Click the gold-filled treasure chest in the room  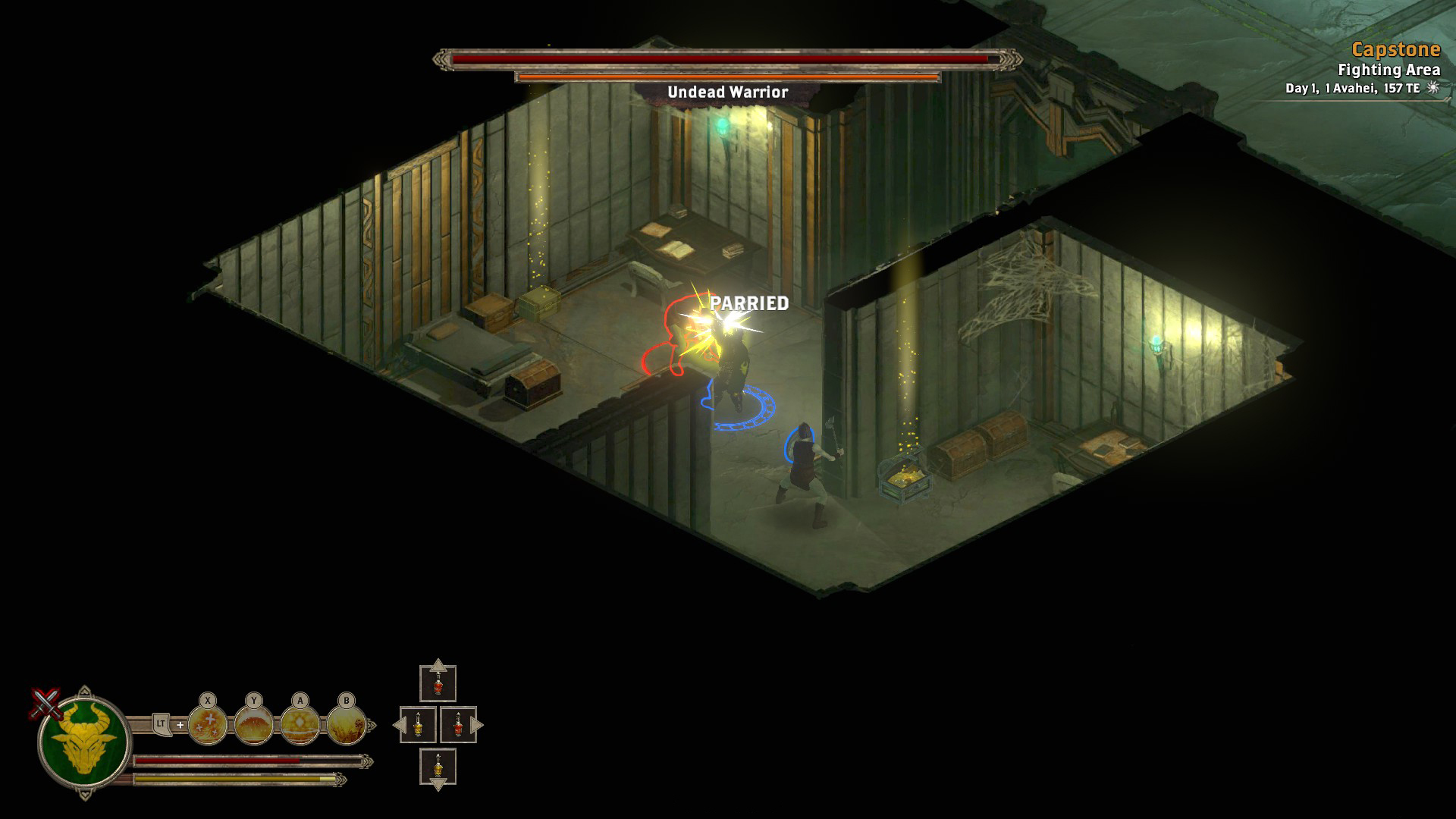905,478
